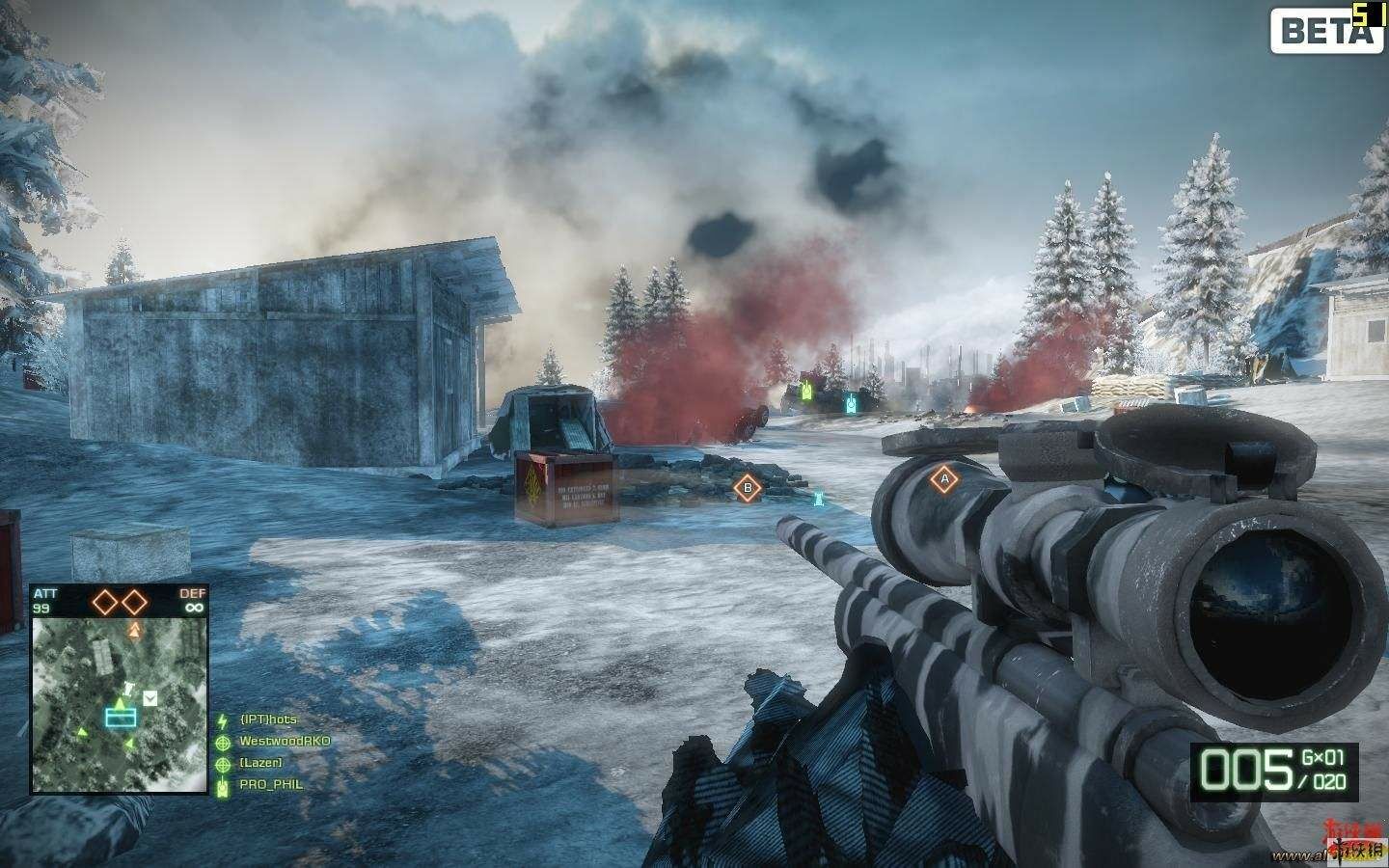Select squad member PRO_PHIL
This screenshot has width=1389, height=868.
coord(271,784)
